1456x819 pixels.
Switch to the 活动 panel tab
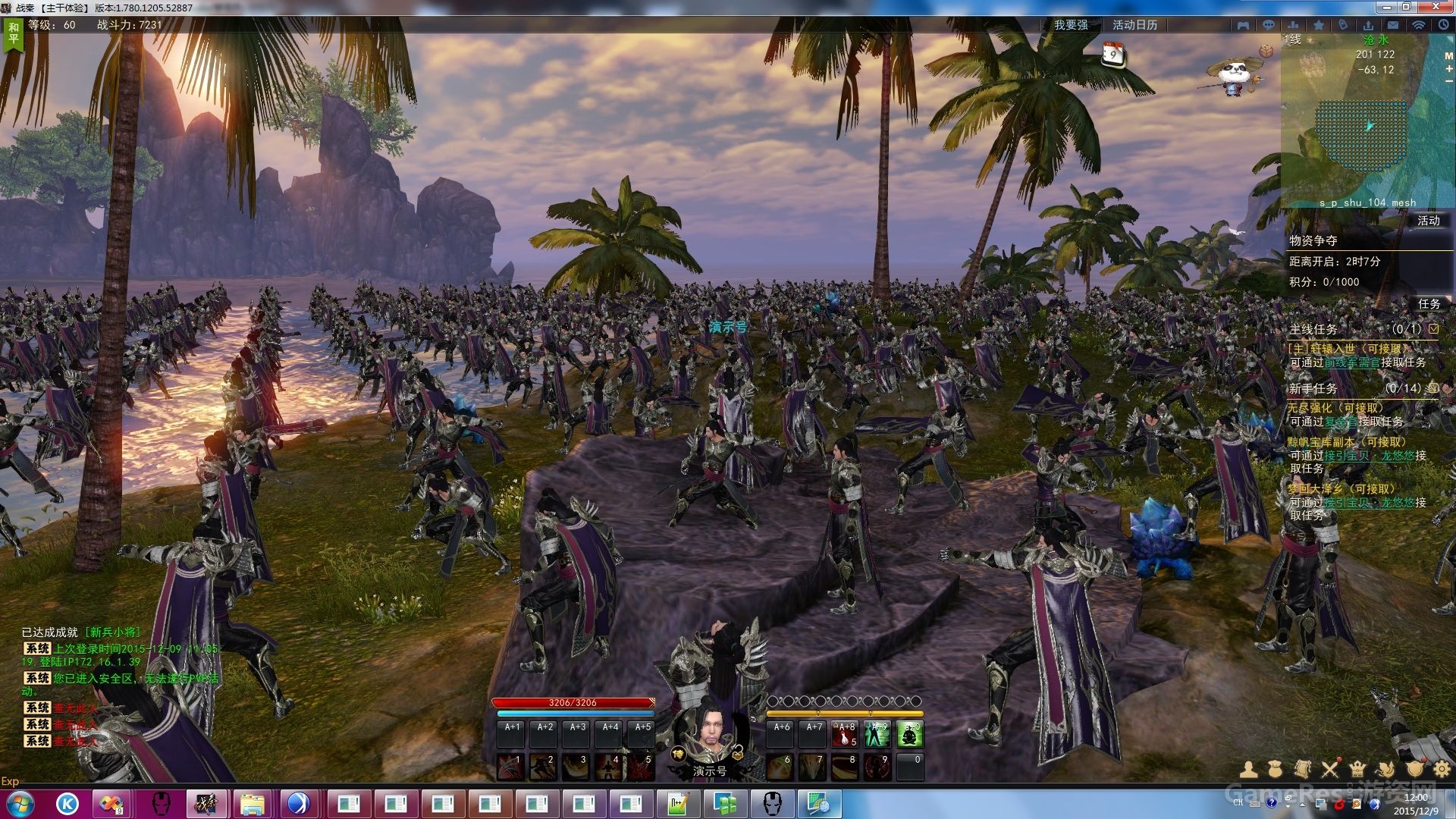pyautogui.click(x=1428, y=221)
